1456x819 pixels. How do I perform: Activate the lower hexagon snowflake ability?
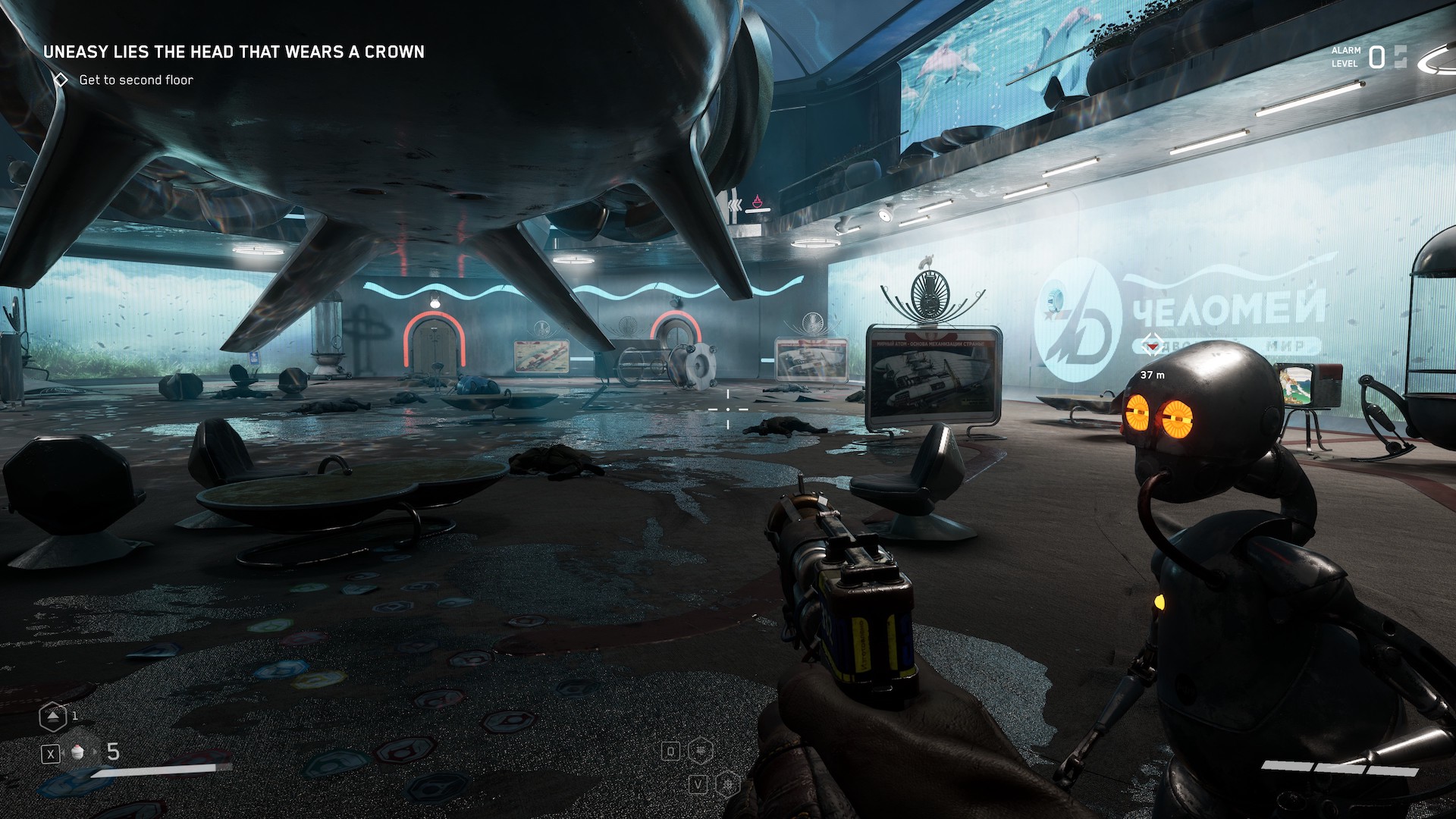coord(726,783)
